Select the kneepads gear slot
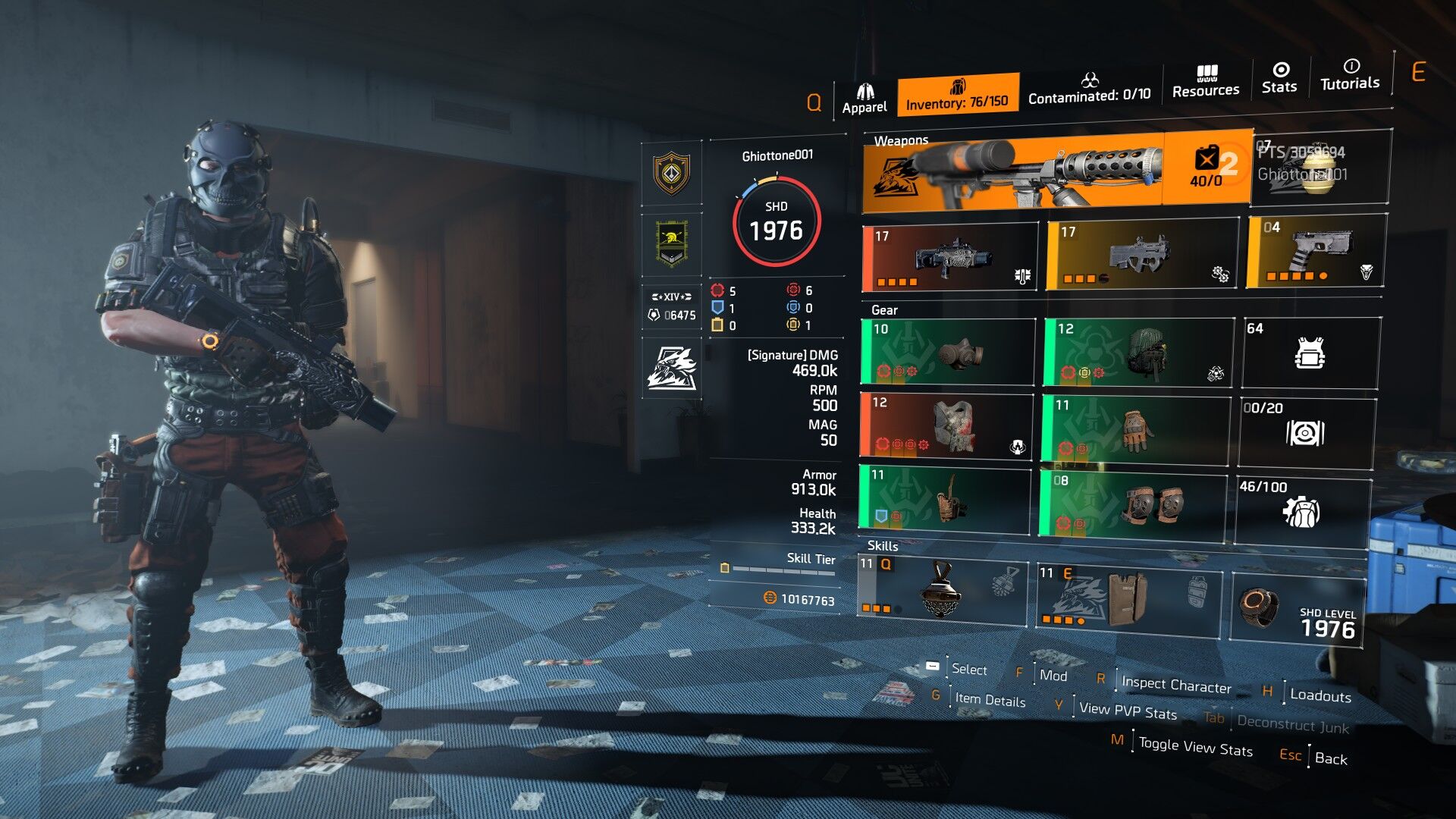 click(1132, 504)
